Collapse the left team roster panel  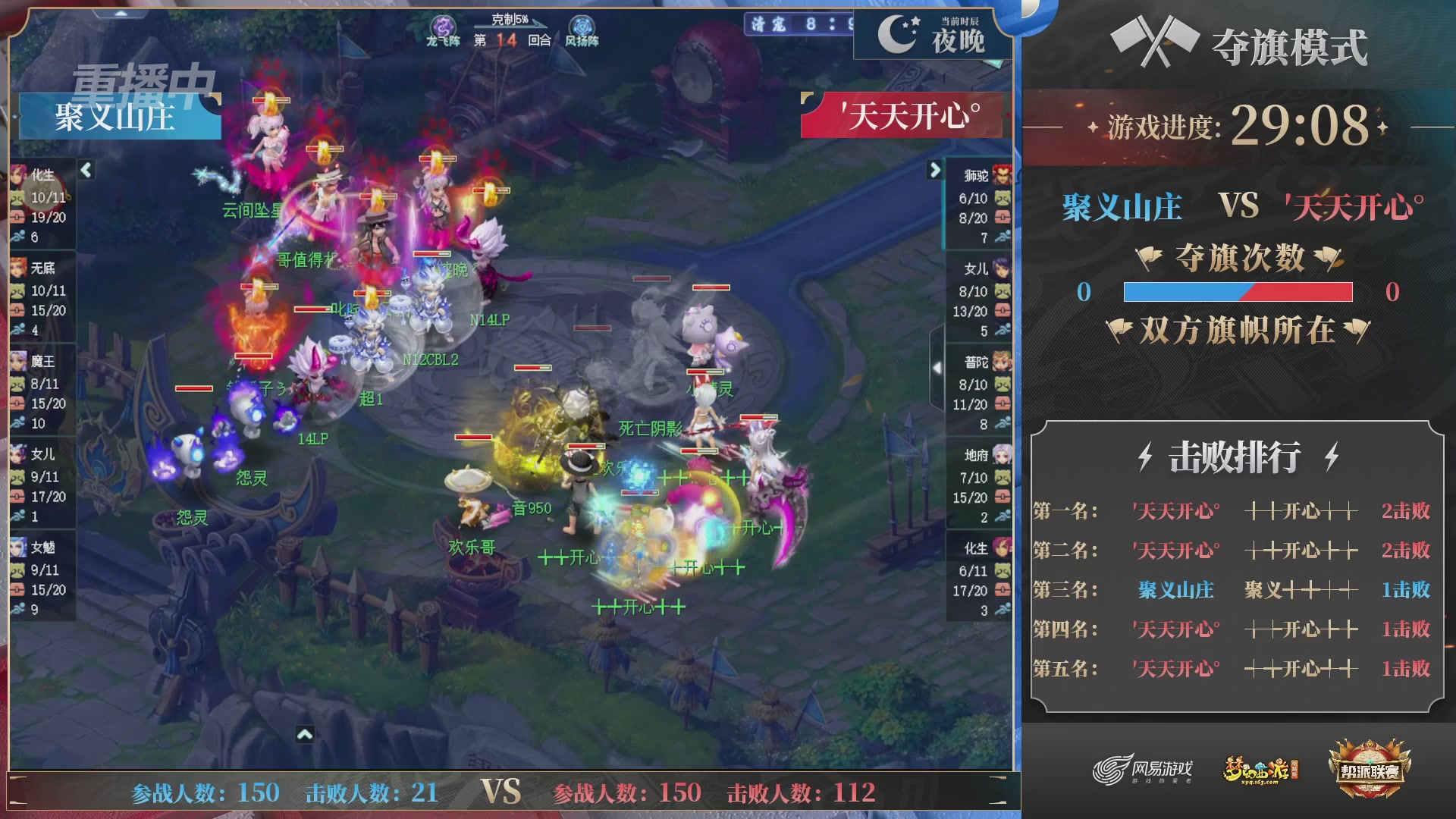tap(86, 171)
